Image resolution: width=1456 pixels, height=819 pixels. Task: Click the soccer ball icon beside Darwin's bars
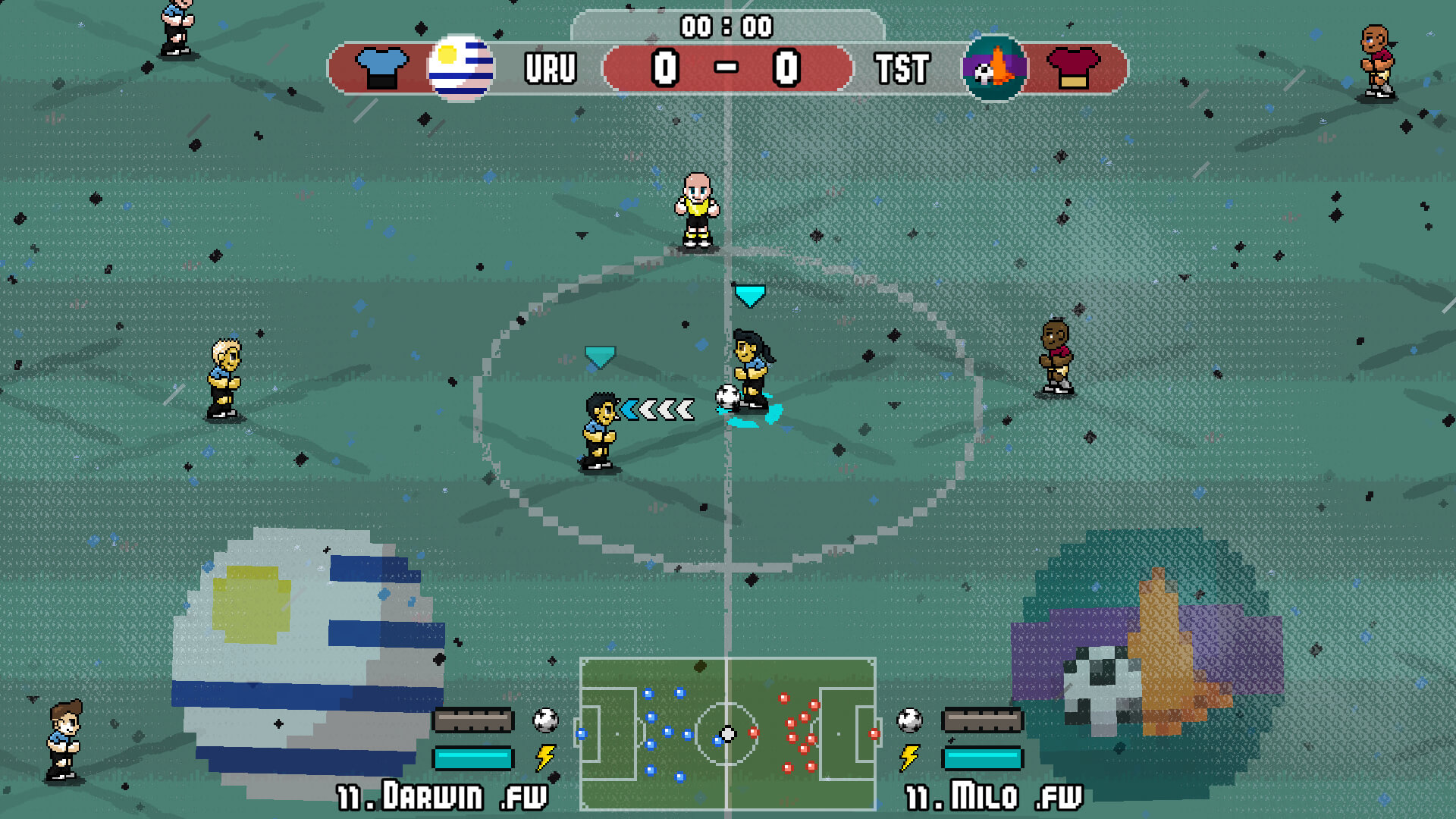click(x=545, y=720)
